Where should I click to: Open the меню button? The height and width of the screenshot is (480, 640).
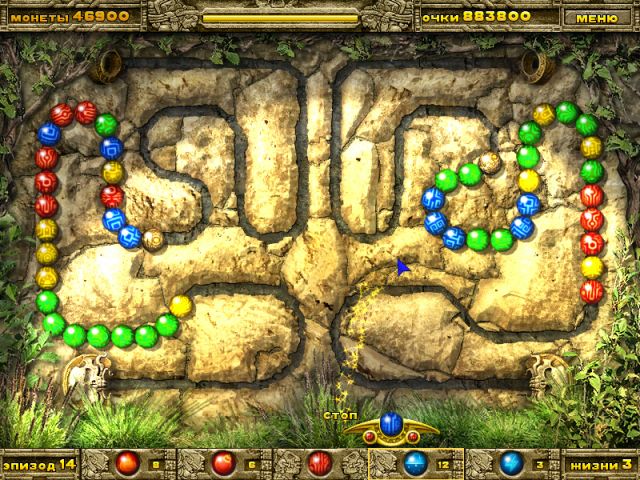[597, 17]
